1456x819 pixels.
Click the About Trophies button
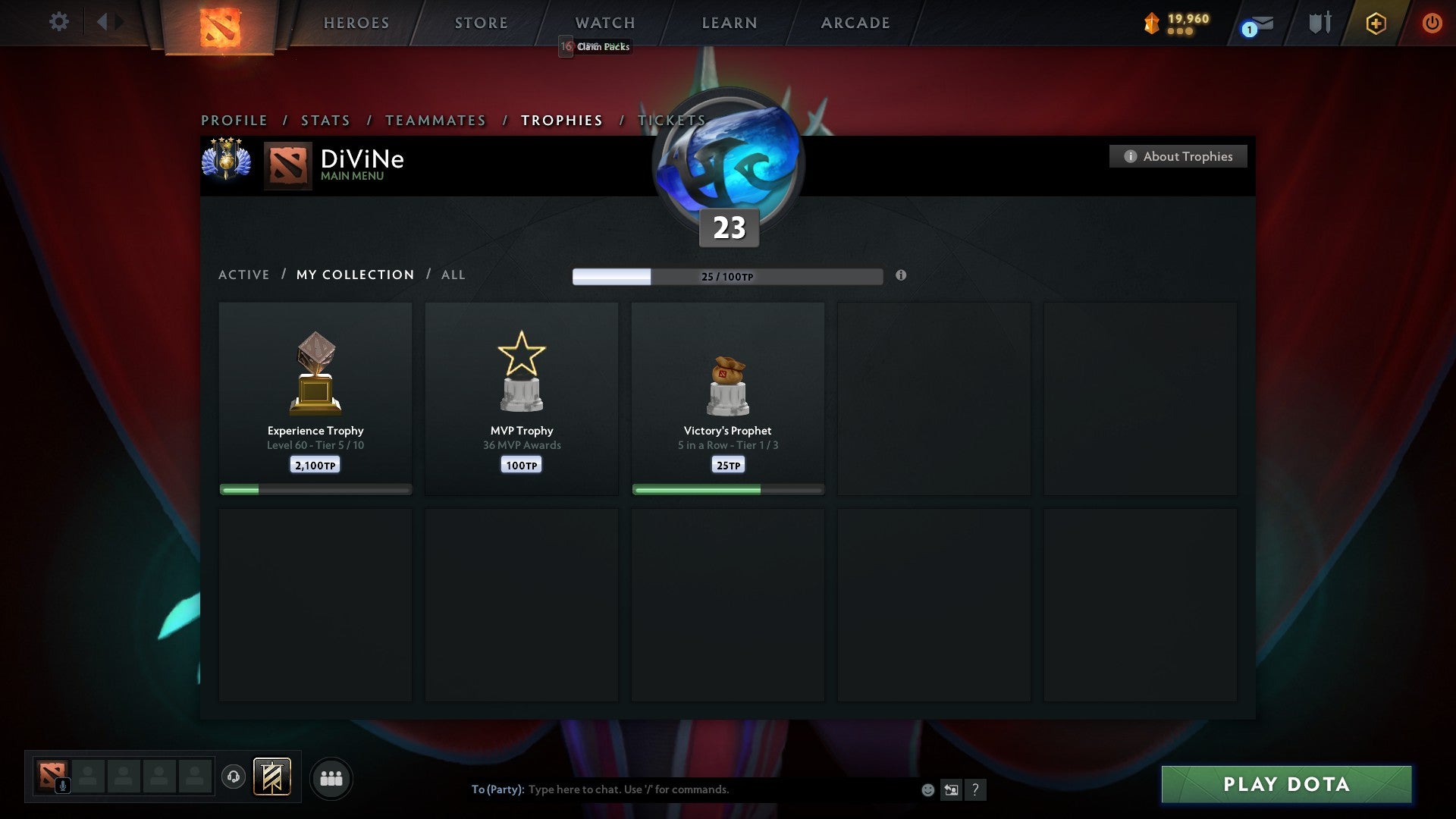click(x=1178, y=156)
